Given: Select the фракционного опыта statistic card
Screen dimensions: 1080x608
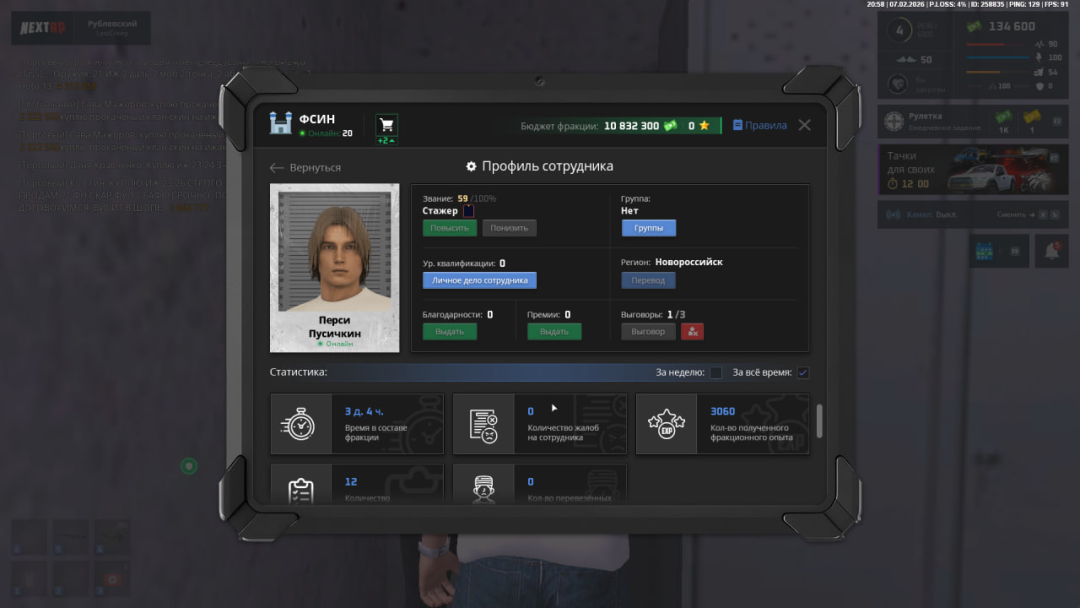Looking at the screenshot, I should pos(722,424).
